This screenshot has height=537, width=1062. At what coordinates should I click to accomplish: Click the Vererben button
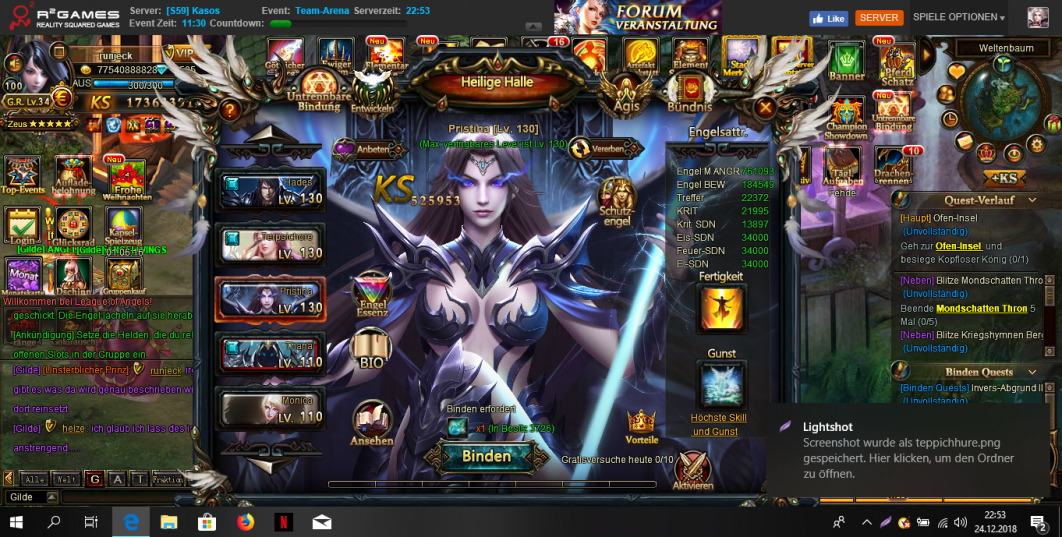tap(606, 148)
